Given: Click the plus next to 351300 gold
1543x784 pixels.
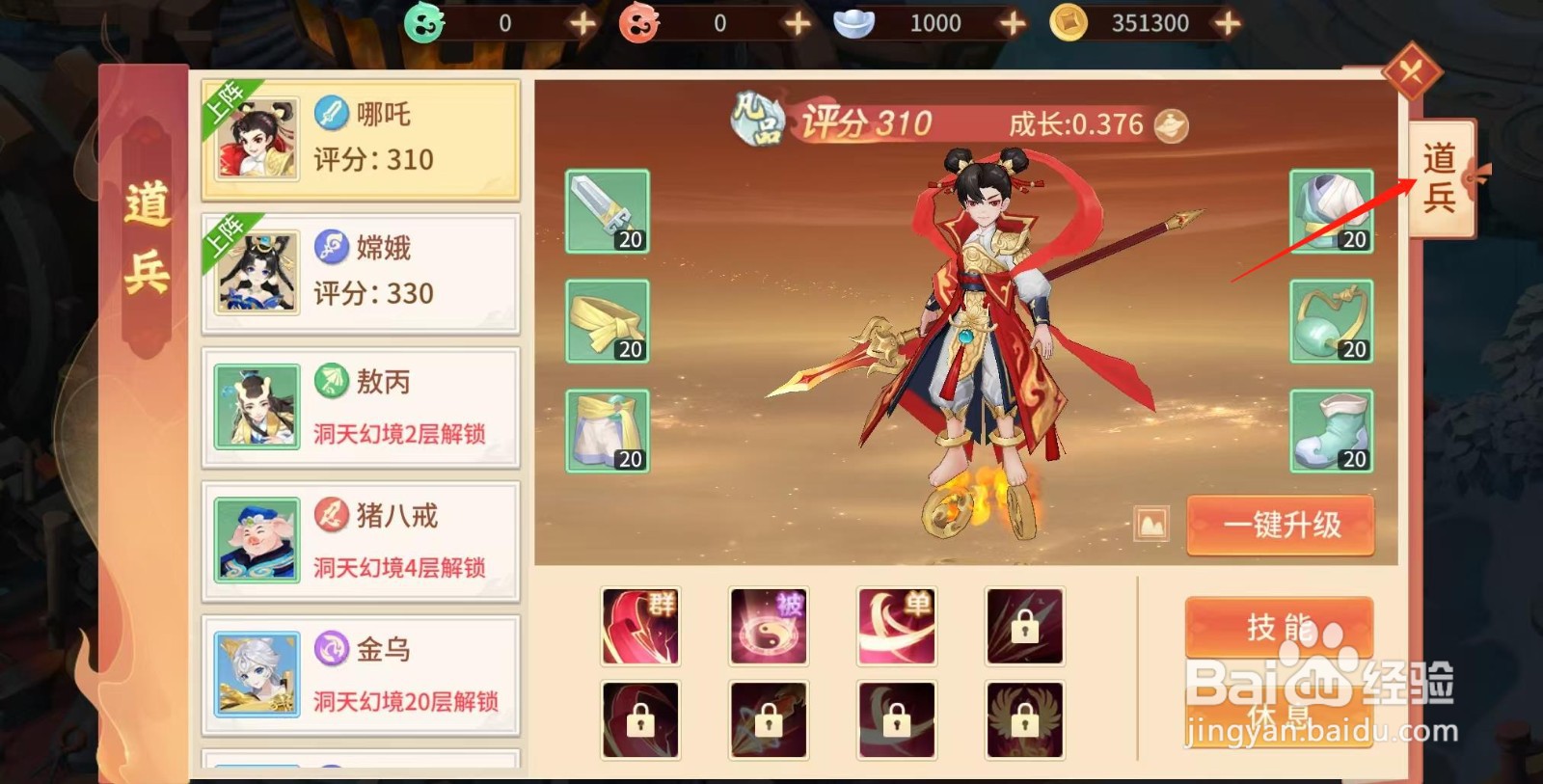Looking at the screenshot, I should (x=1227, y=21).
